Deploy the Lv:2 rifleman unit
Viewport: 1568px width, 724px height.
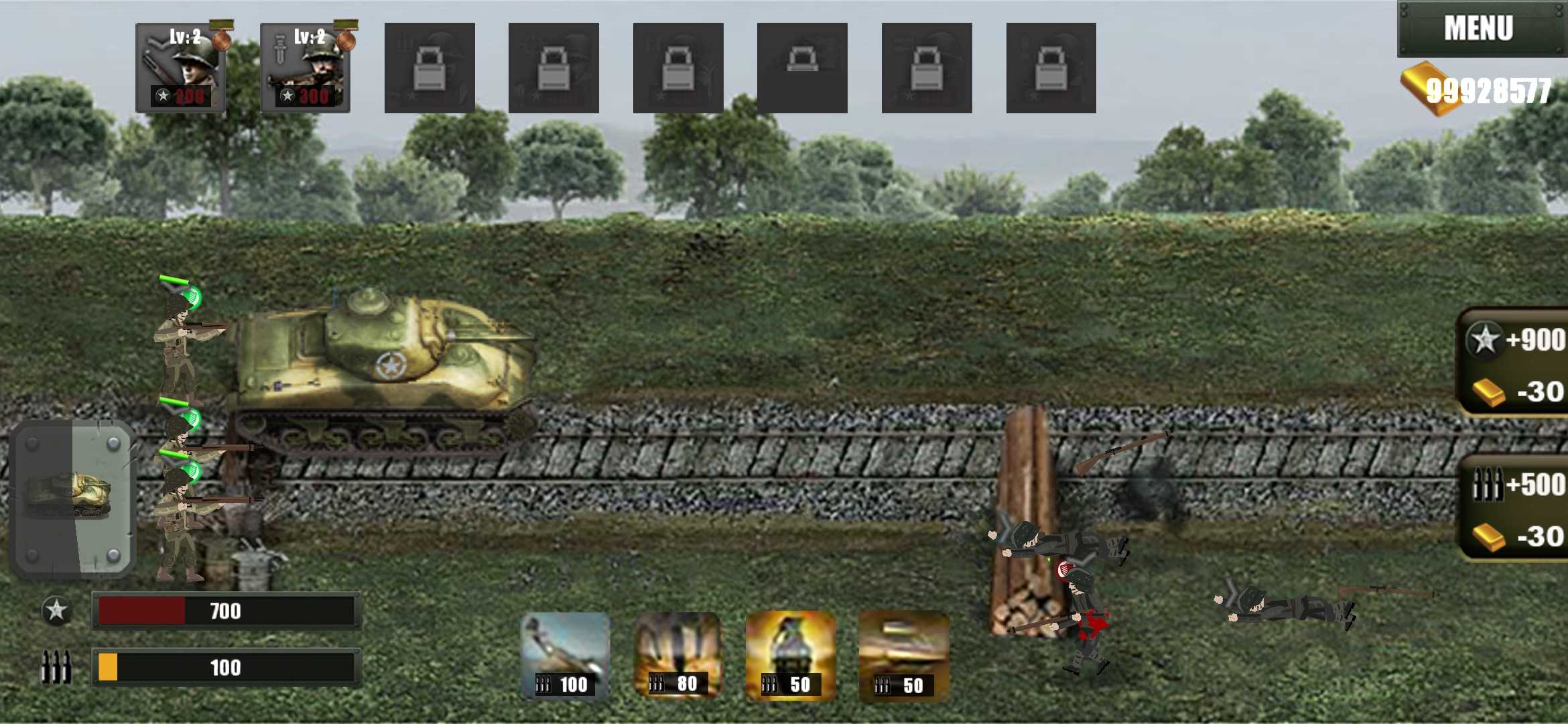point(181,67)
